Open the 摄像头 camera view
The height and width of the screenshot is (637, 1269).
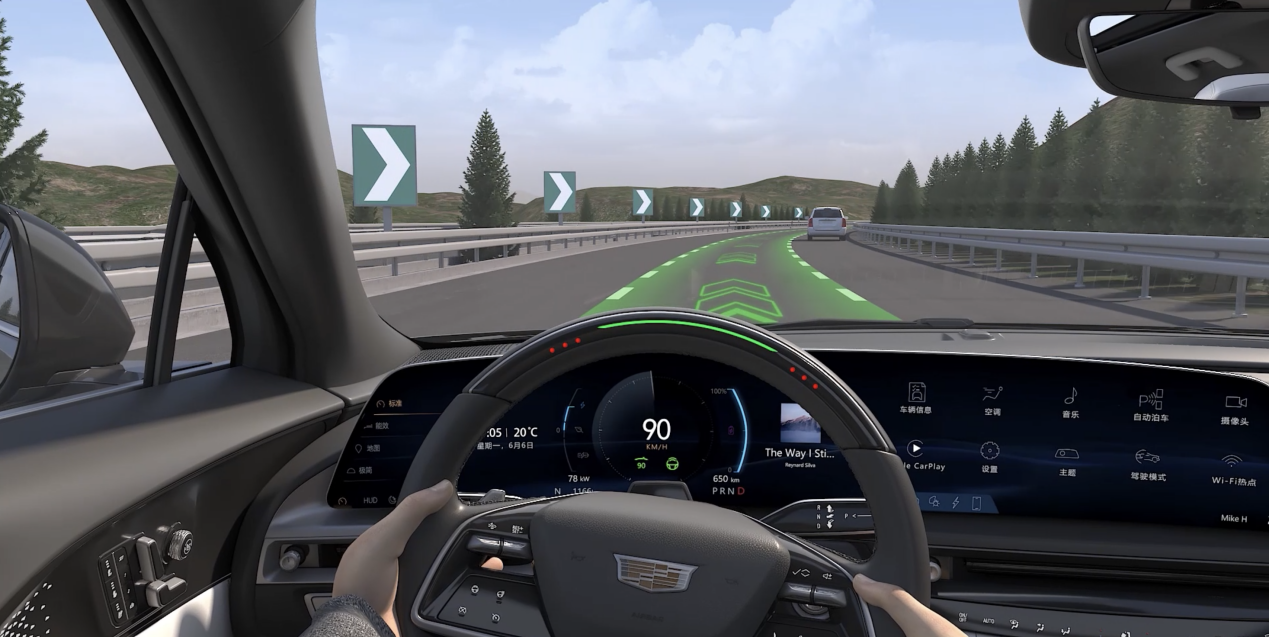[x=1235, y=406]
